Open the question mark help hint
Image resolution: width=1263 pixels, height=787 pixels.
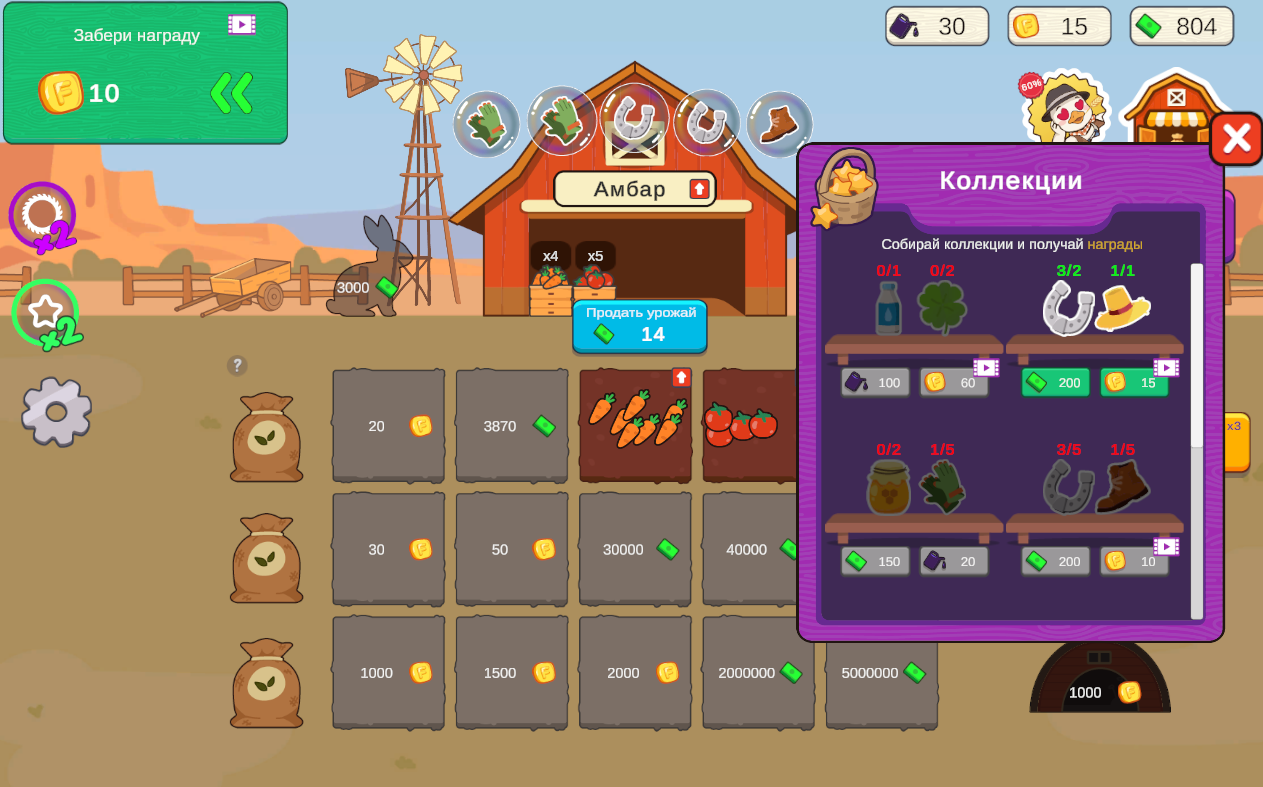tap(237, 366)
